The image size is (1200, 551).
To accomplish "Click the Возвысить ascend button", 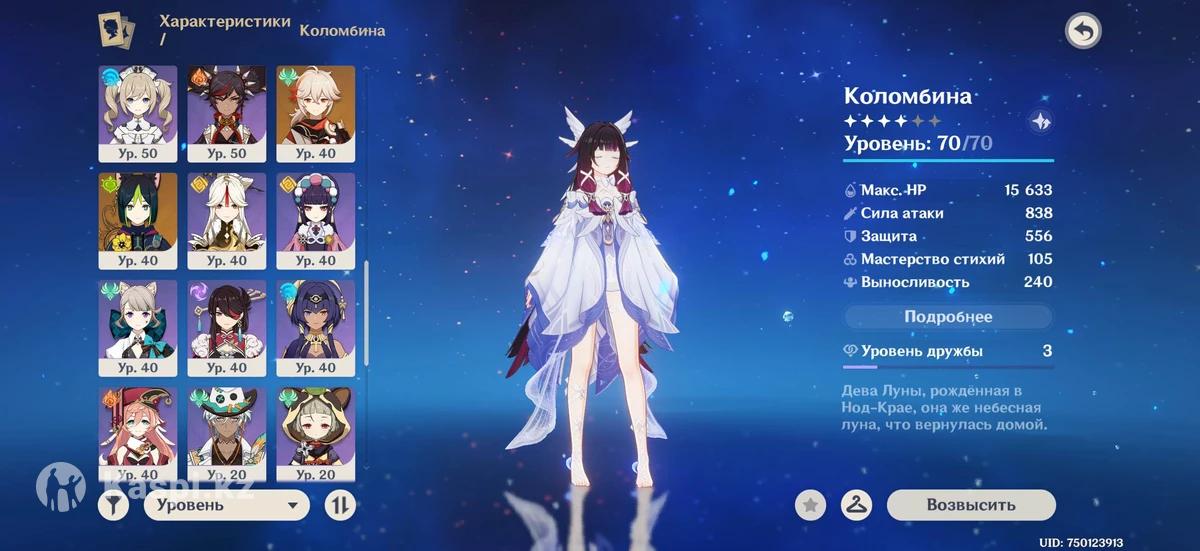I will coord(970,505).
